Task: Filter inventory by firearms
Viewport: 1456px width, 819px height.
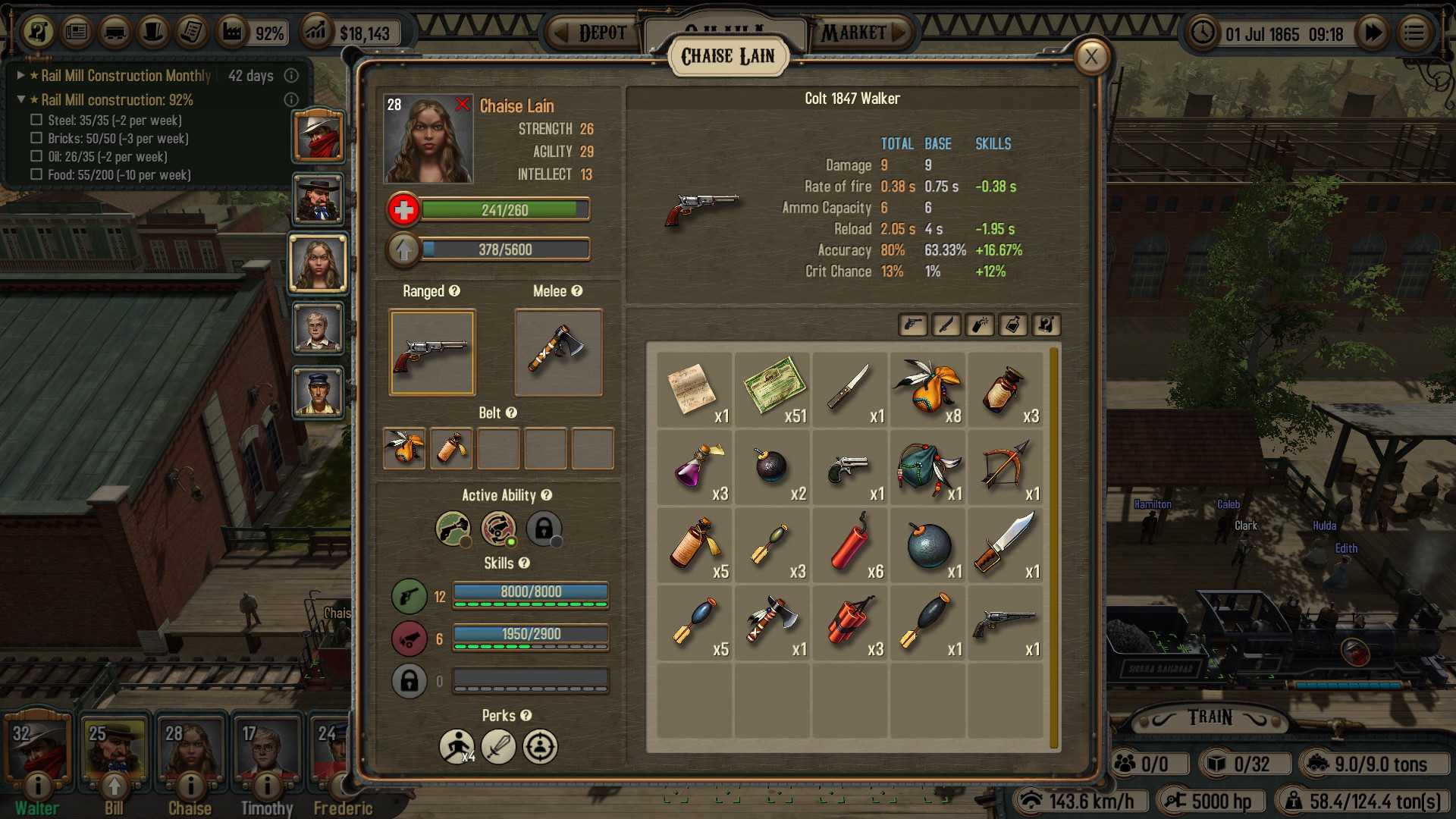Action: [x=912, y=325]
